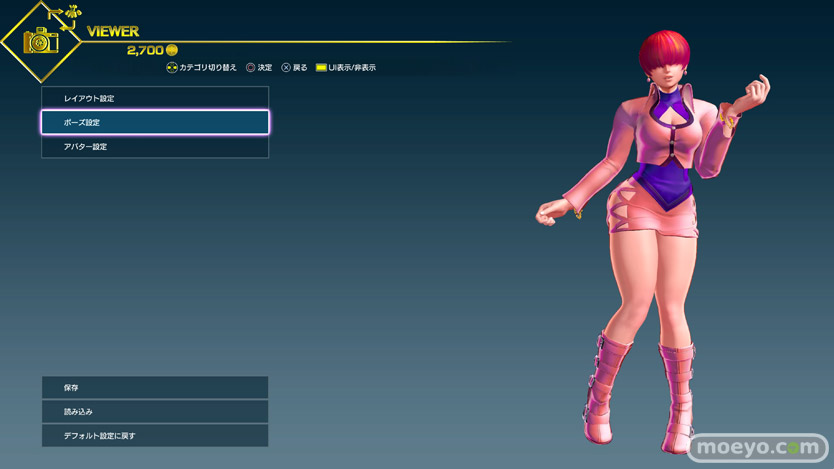Select デフォルト設定に戻す reset option
834x469 pixels.
155,435
